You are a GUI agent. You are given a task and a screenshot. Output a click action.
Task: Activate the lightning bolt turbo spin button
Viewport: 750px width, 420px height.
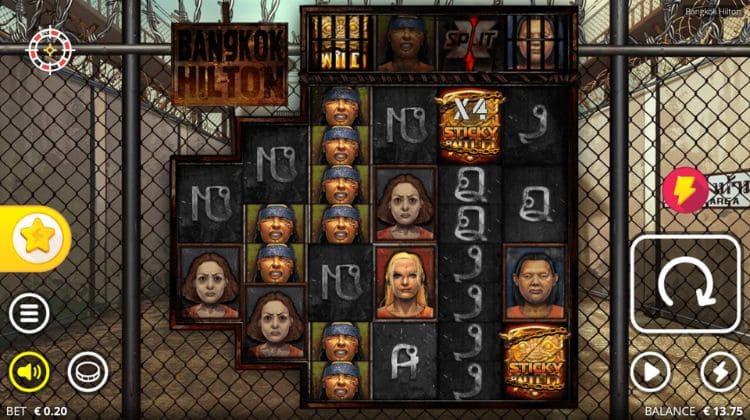pos(720,373)
